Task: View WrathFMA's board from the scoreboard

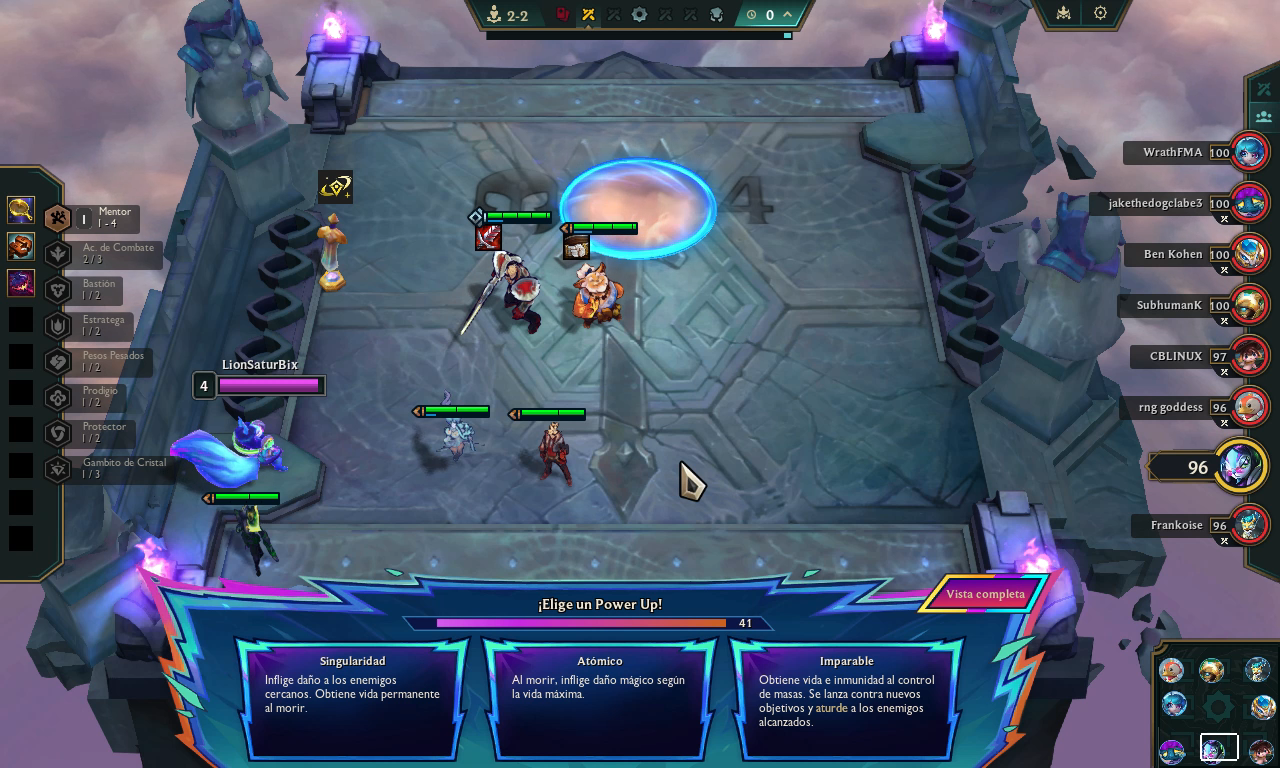Action: [1248, 153]
